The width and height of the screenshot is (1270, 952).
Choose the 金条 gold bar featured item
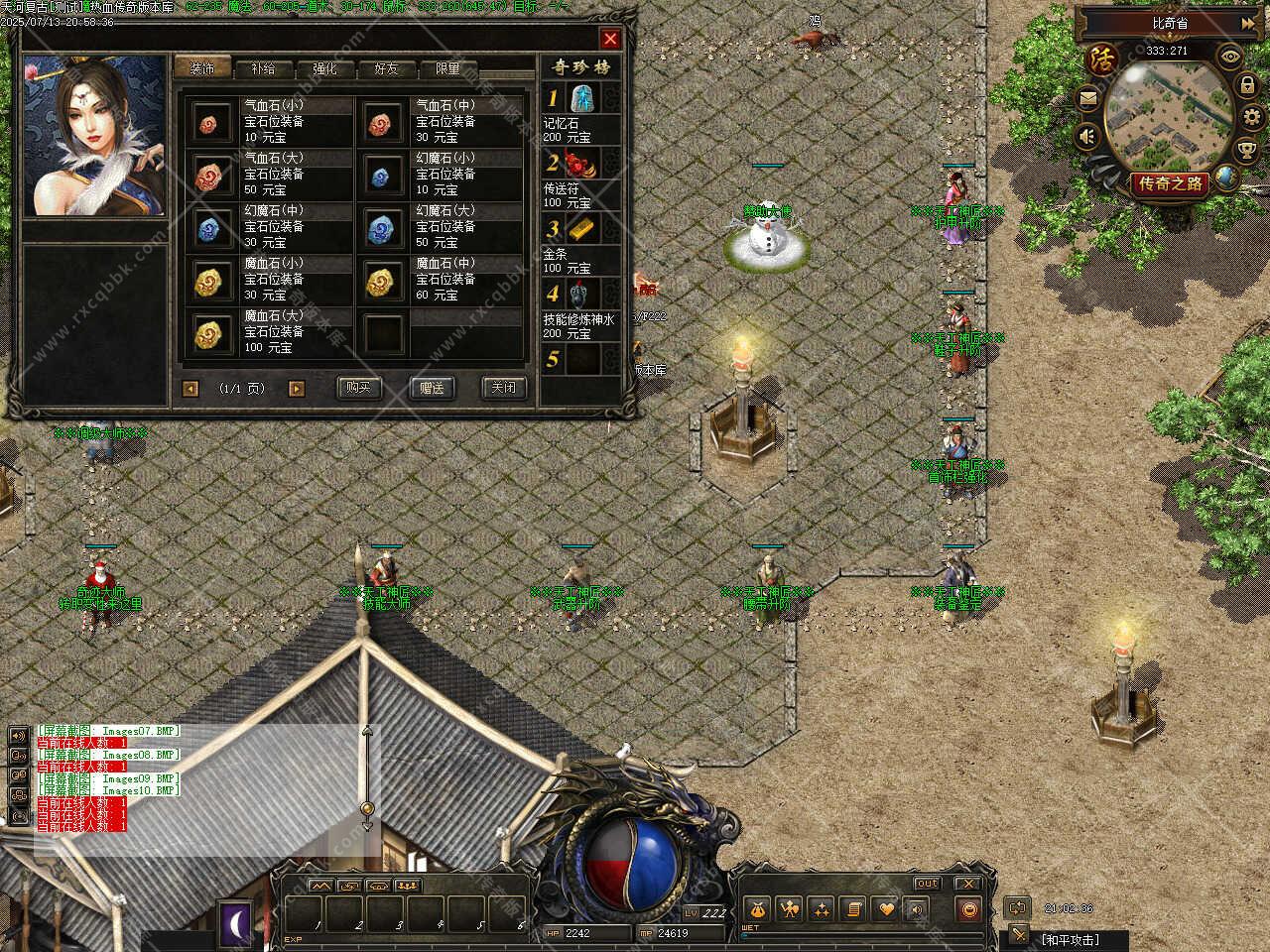[581, 229]
